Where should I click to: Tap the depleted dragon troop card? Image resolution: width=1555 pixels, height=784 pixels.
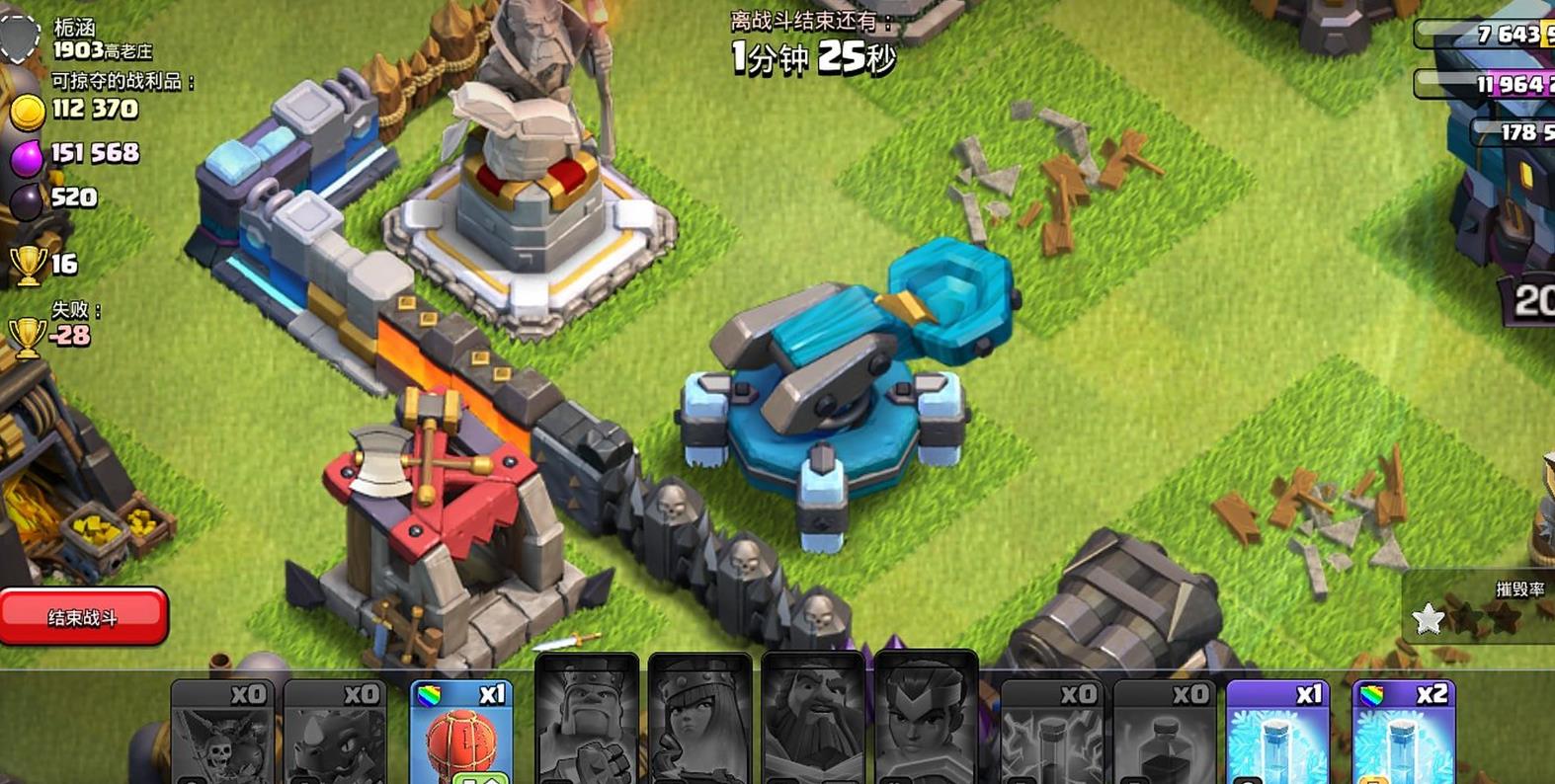[x=335, y=734]
